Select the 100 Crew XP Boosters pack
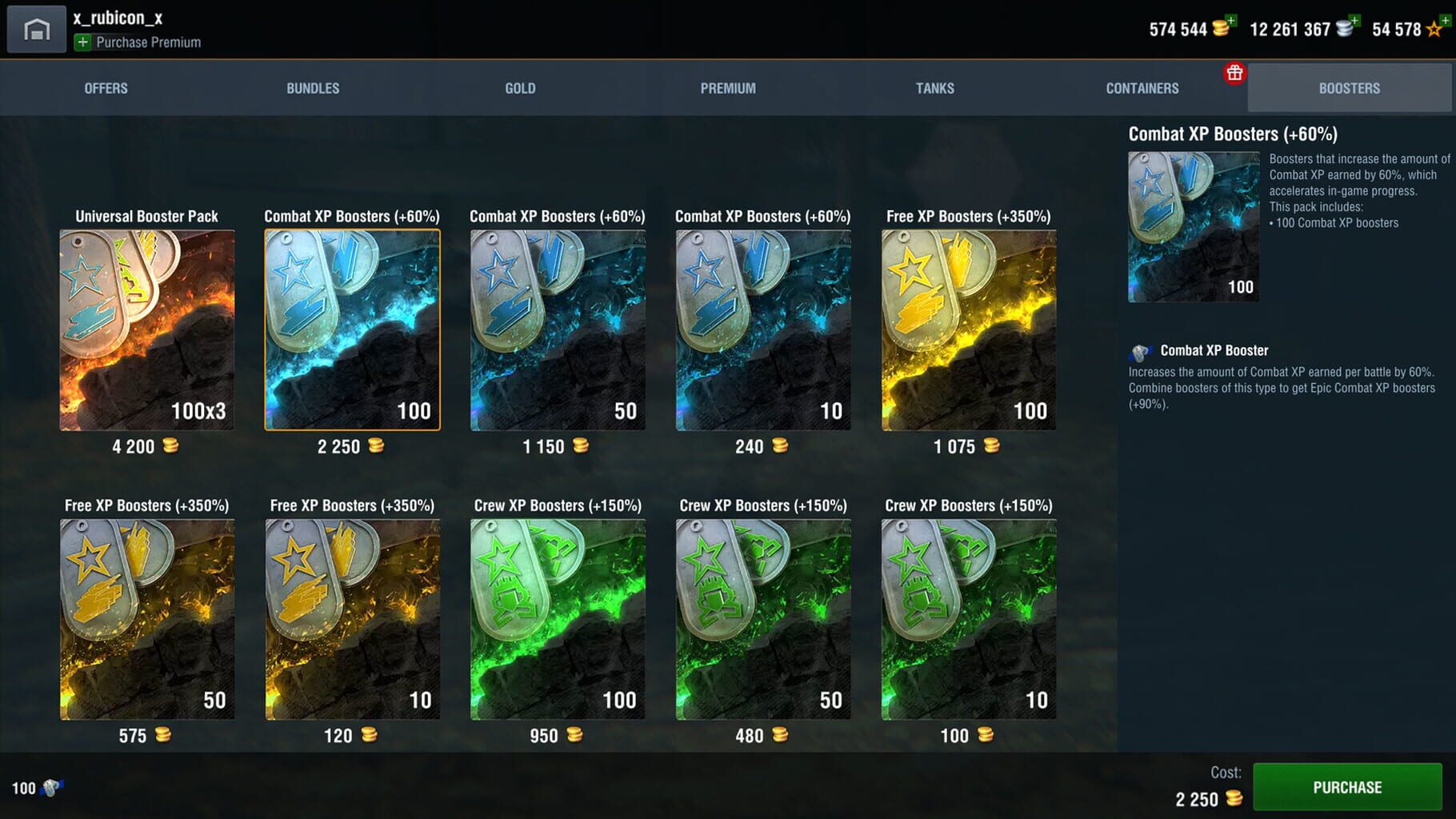 coord(557,617)
